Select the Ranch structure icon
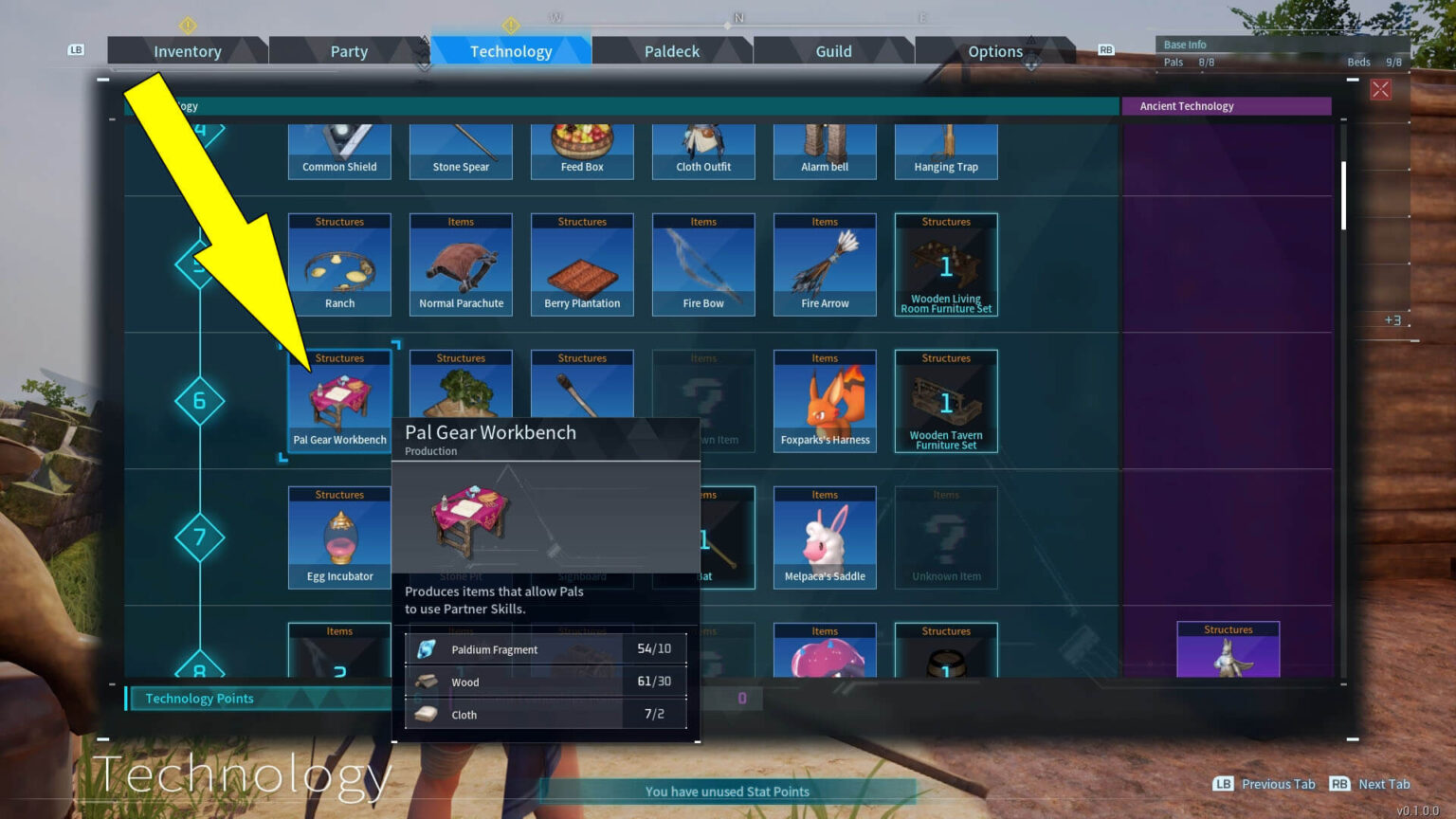Screen dimensions: 1456x819 [338, 264]
